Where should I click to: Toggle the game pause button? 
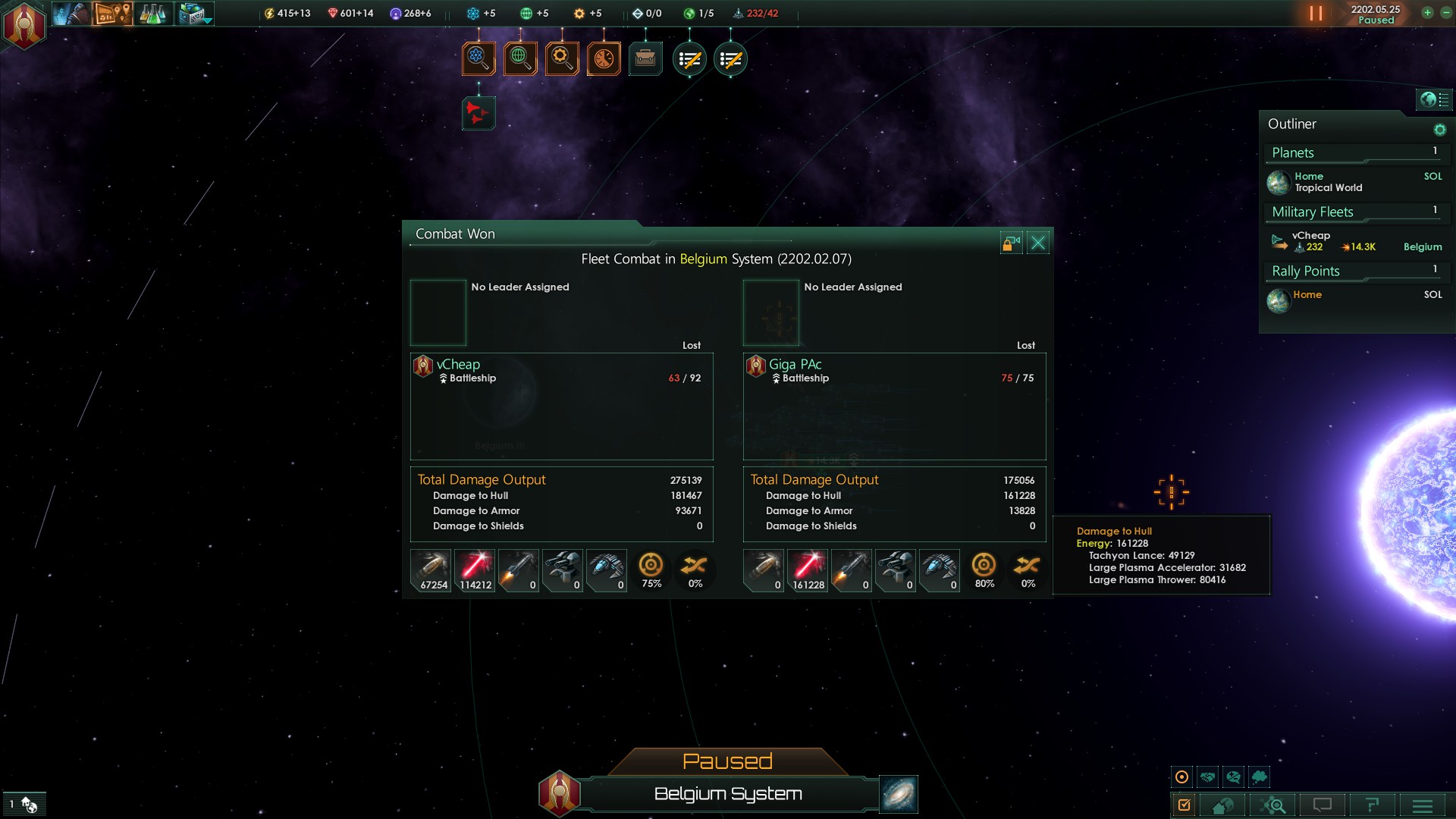pyautogui.click(x=1316, y=14)
